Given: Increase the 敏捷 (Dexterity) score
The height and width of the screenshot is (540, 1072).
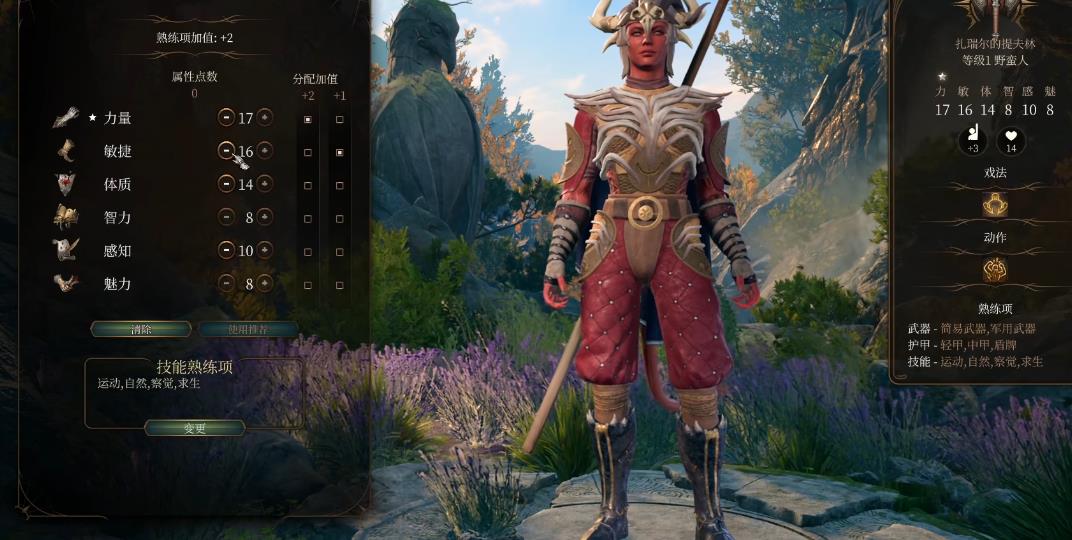Looking at the screenshot, I should (265, 151).
